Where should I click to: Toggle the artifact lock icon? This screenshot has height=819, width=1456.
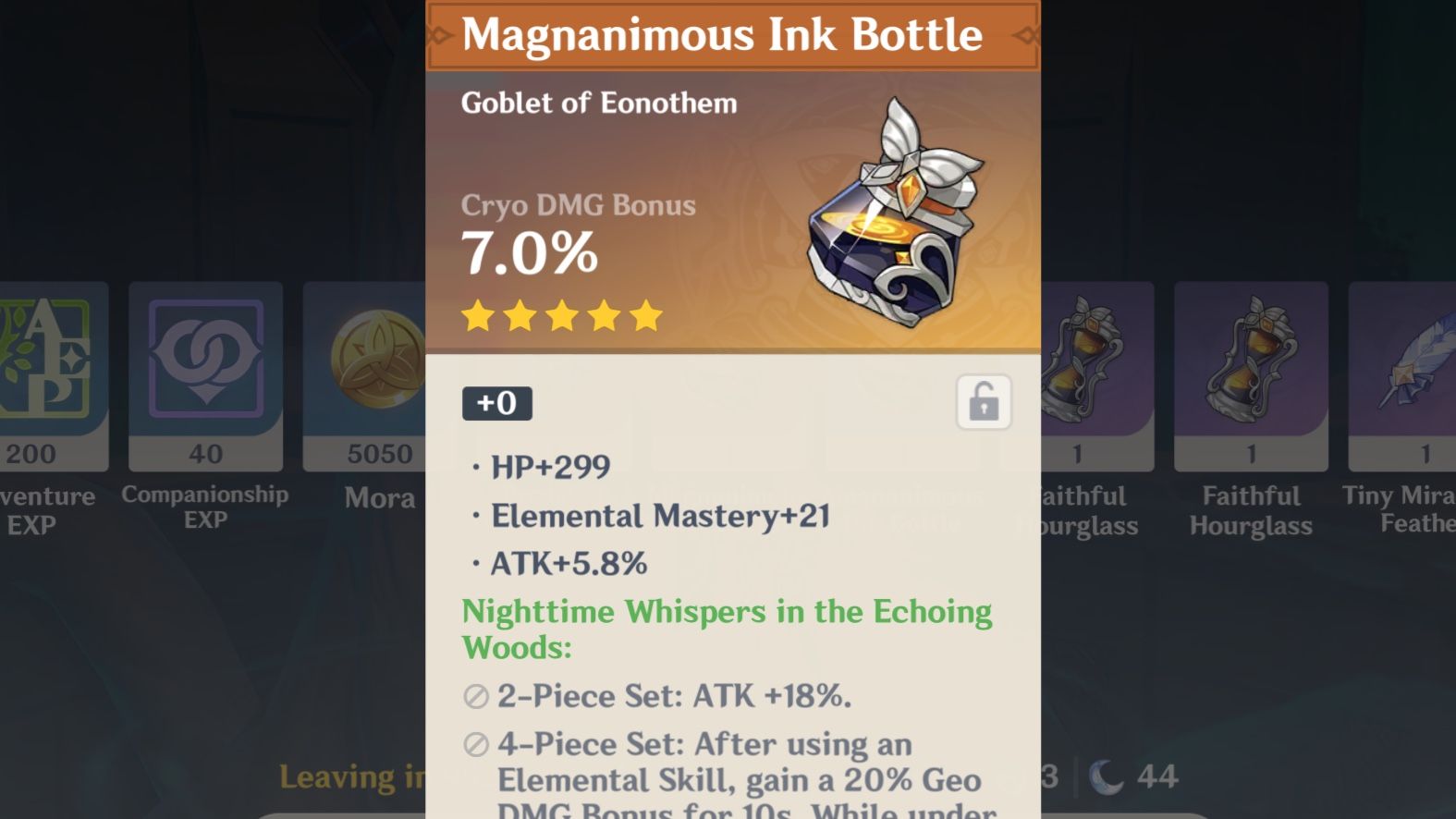pos(985,399)
